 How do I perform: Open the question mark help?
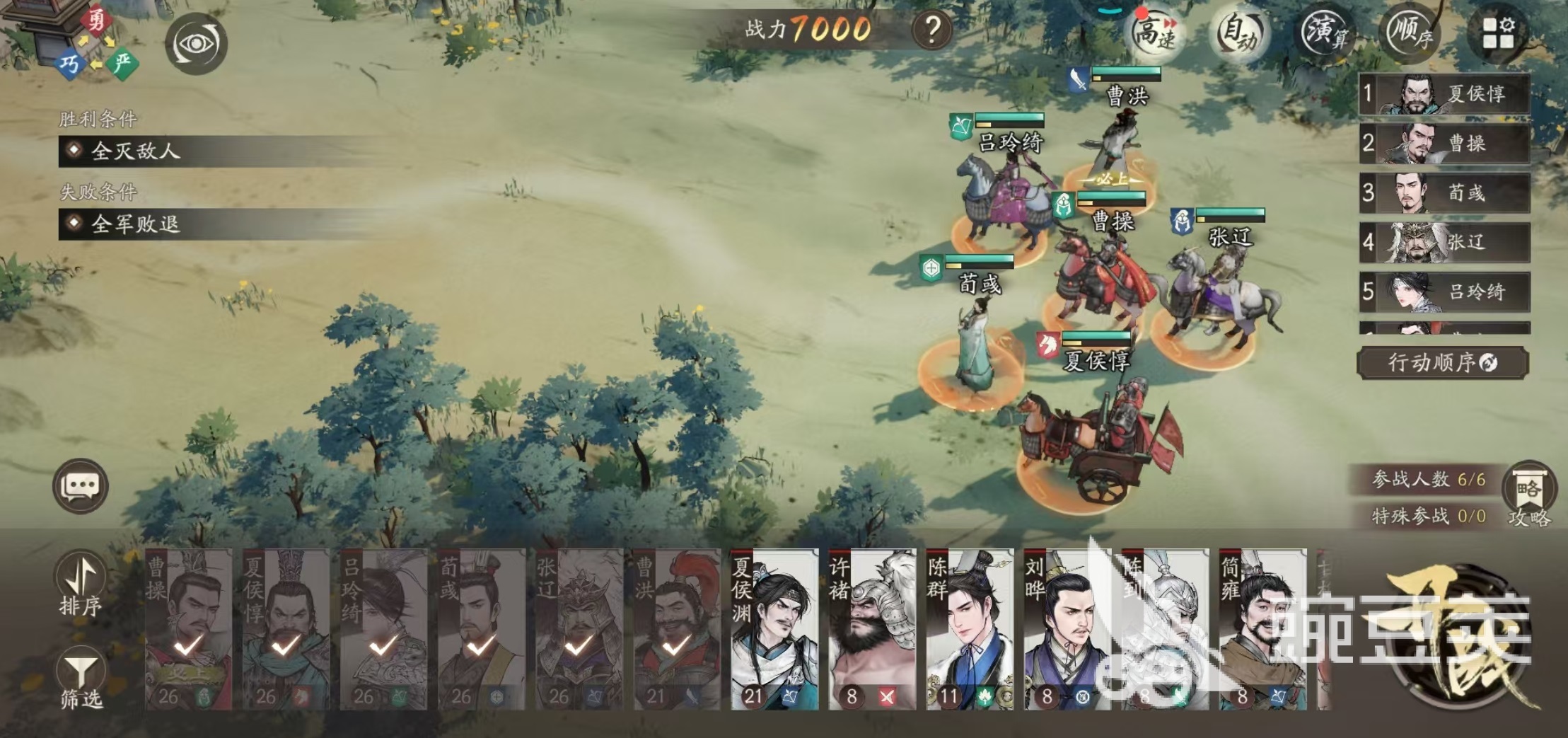(931, 30)
